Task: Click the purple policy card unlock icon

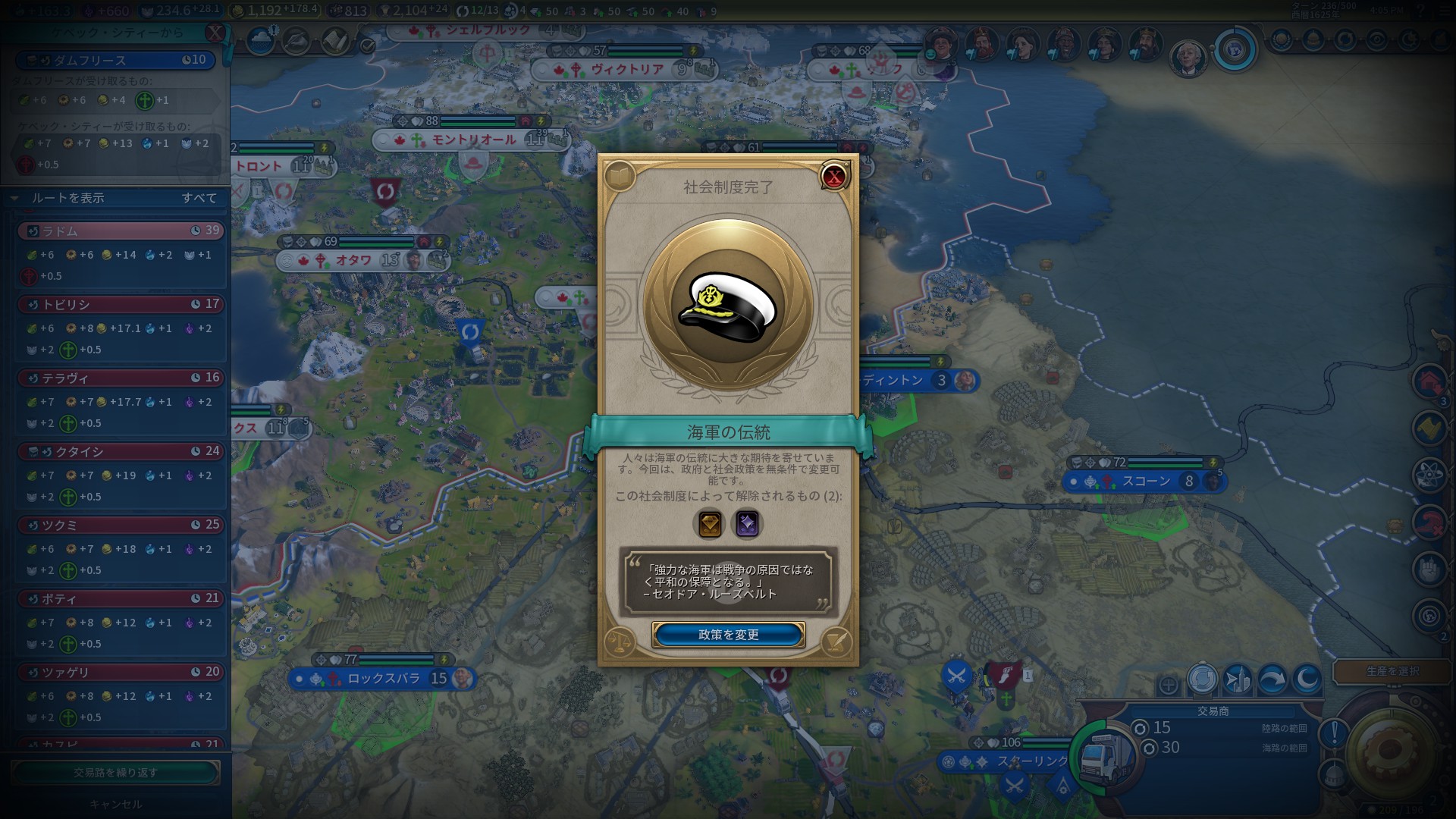Action: point(746,524)
